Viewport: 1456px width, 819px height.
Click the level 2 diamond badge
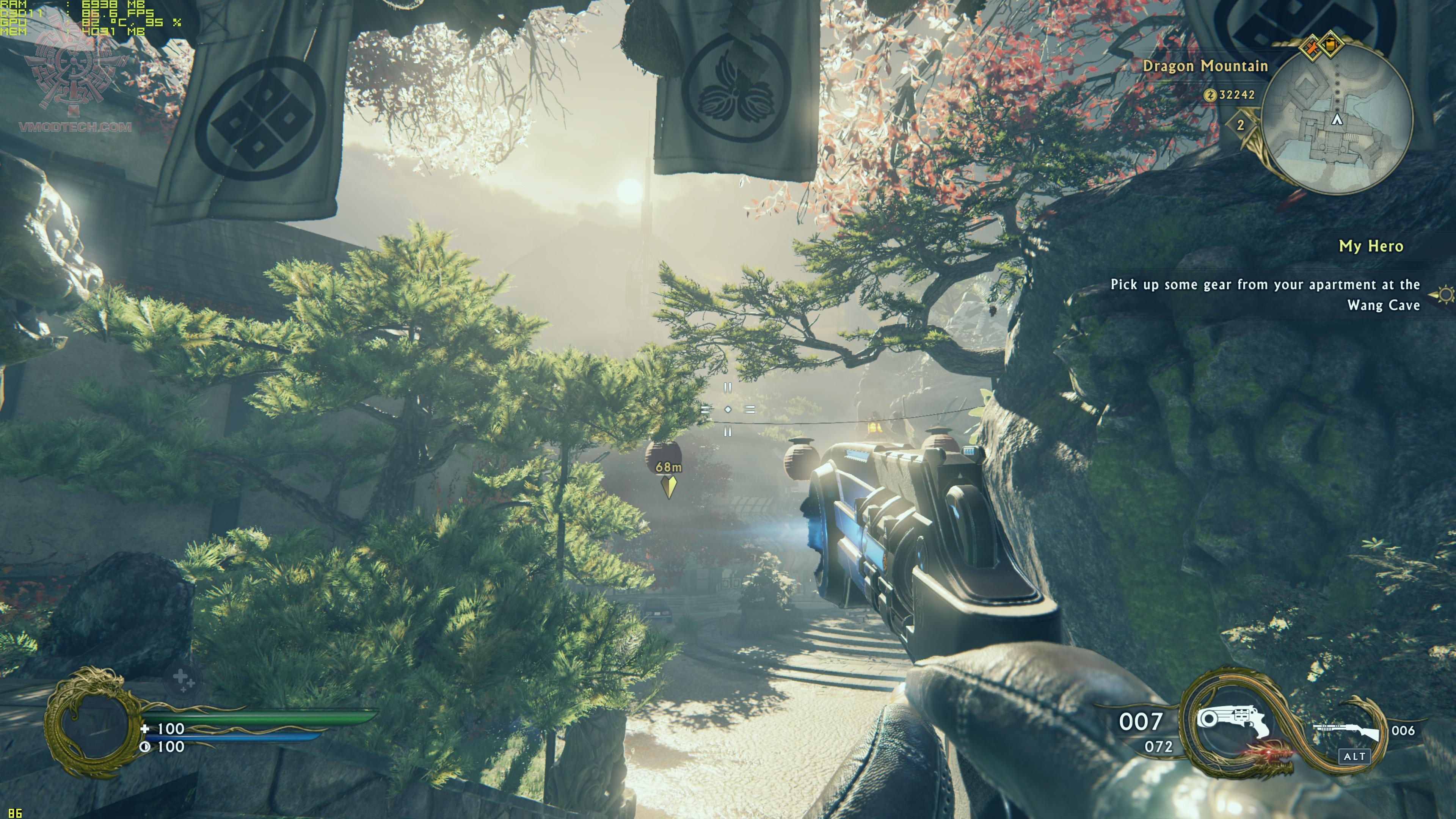(x=1241, y=125)
